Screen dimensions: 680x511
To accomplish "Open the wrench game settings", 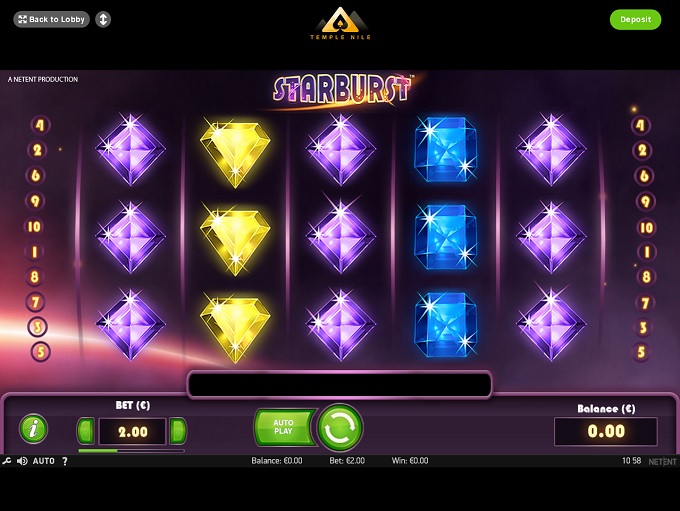I will (7, 461).
